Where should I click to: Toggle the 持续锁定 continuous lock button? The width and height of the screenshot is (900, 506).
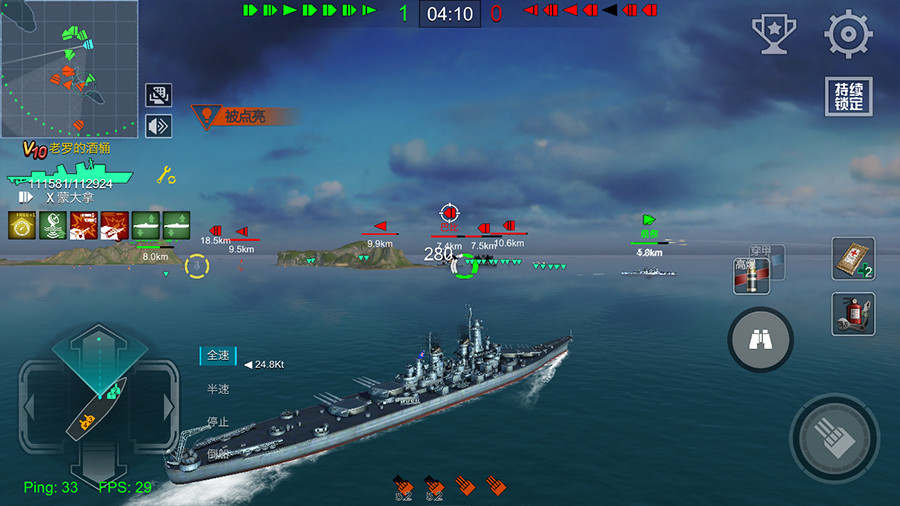848,97
